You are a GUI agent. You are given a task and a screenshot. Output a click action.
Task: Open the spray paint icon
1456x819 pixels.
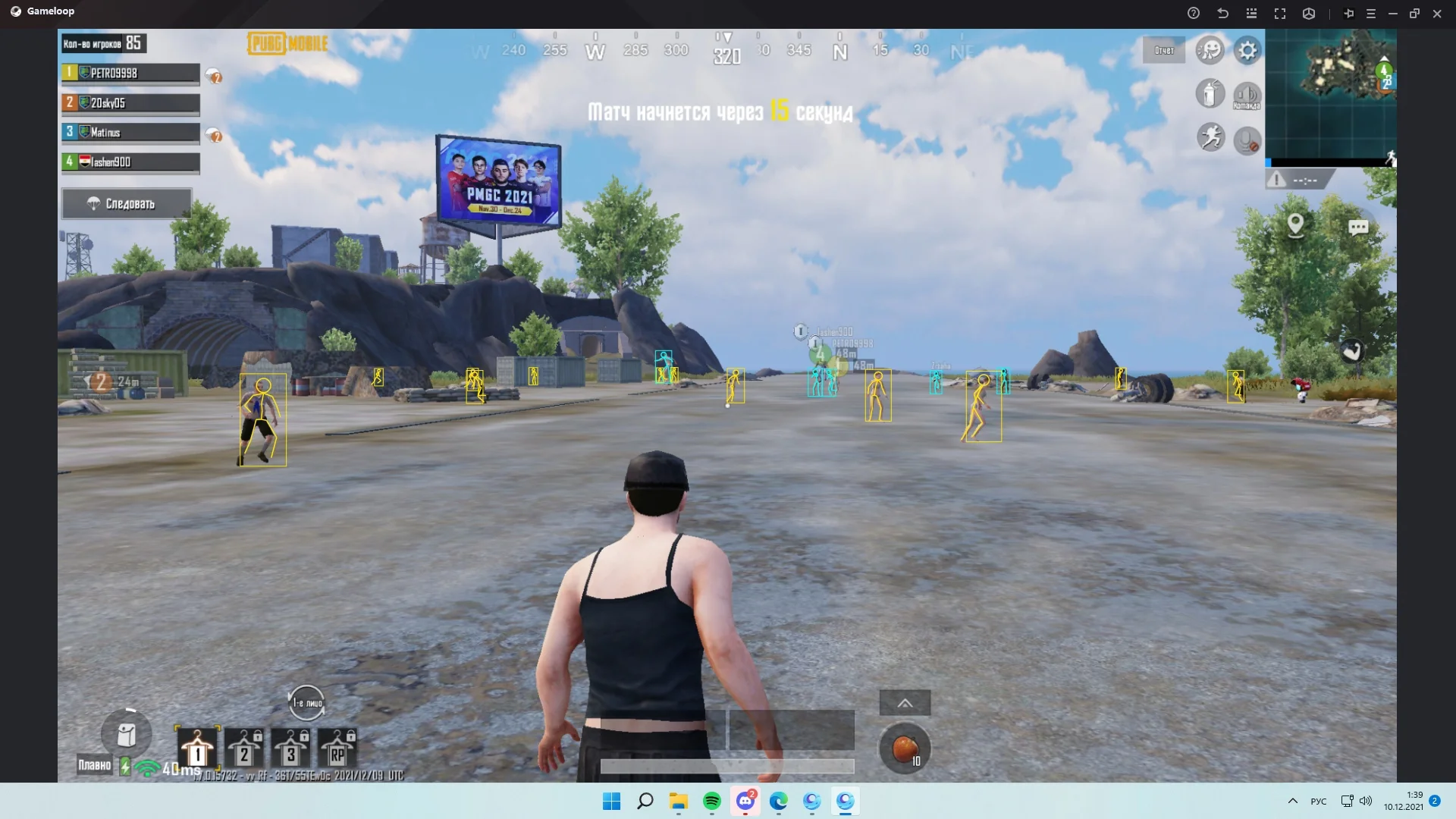[1210, 93]
